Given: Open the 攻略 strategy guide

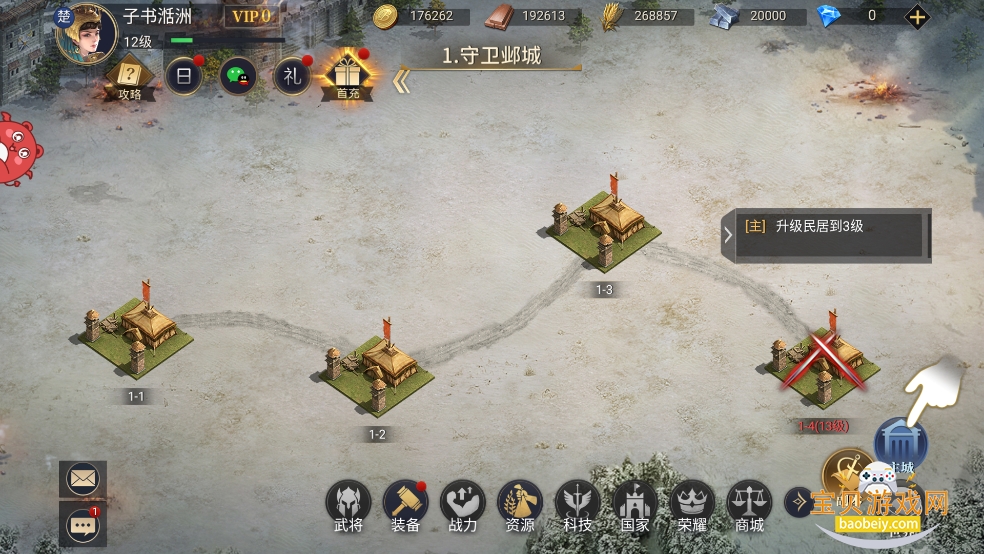Looking at the screenshot, I should click(129, 77).
